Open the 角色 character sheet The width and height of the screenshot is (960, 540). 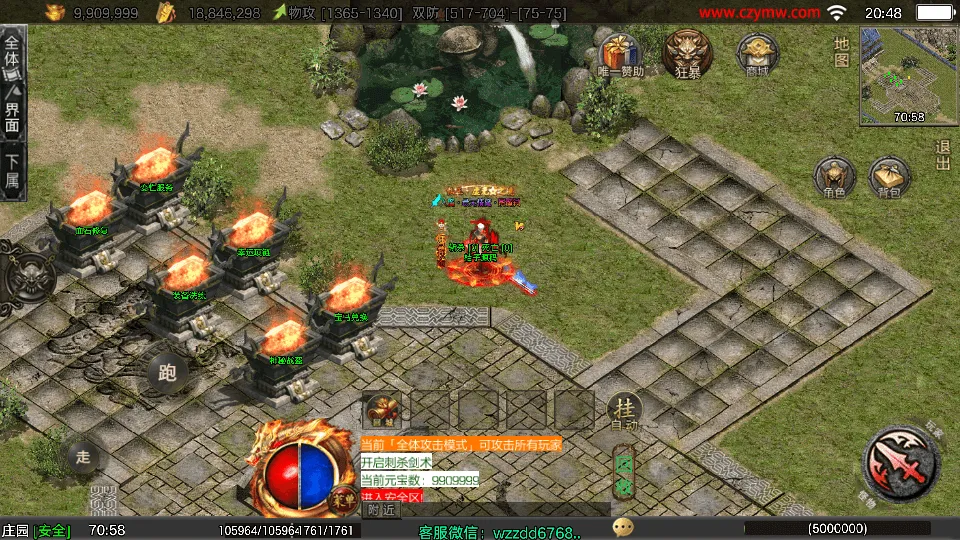[x=834, y=178]
